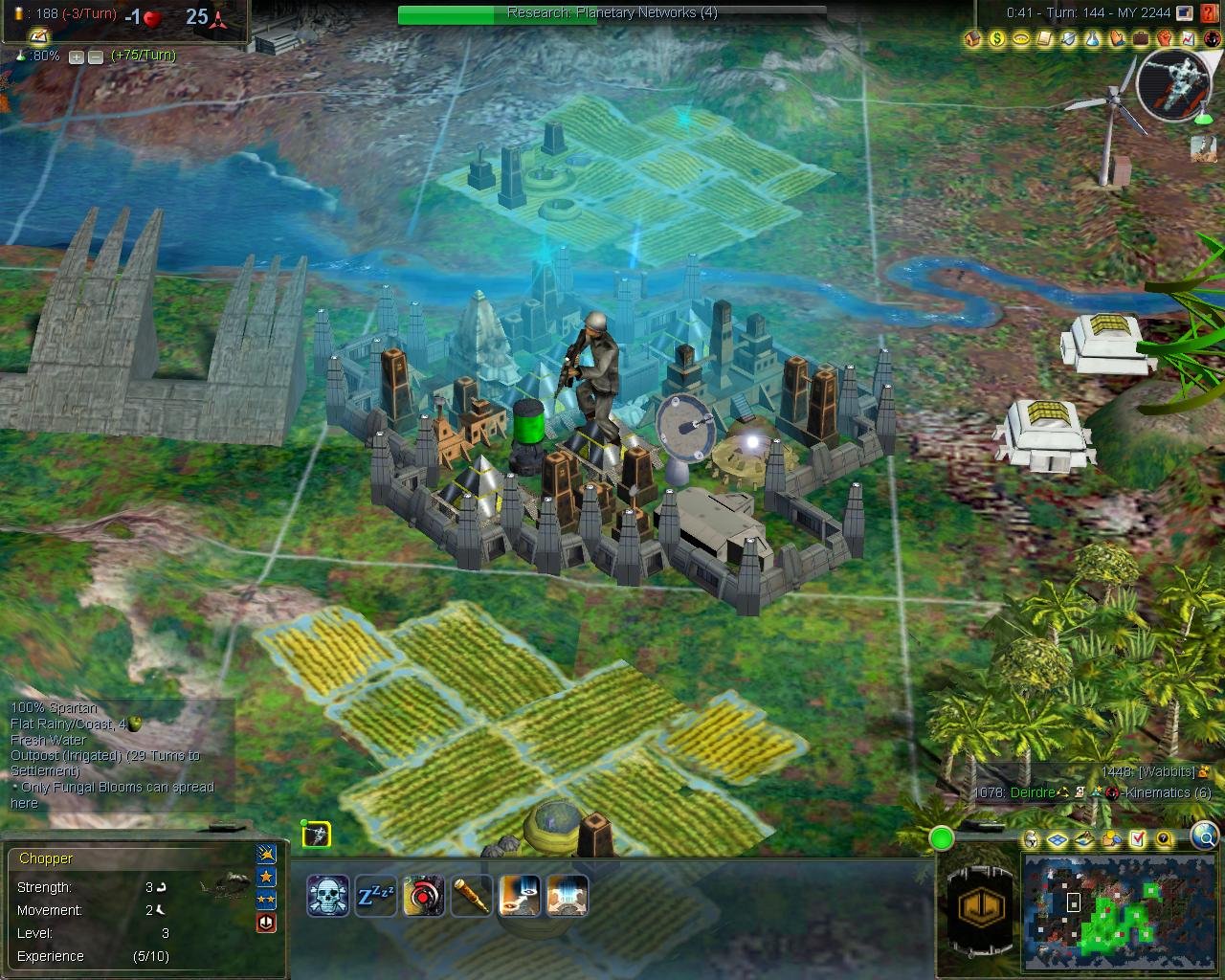Activate the red target command icon
Image resolution: width=1225 pixels, height=980 pixels.
[x=423, y=896]
